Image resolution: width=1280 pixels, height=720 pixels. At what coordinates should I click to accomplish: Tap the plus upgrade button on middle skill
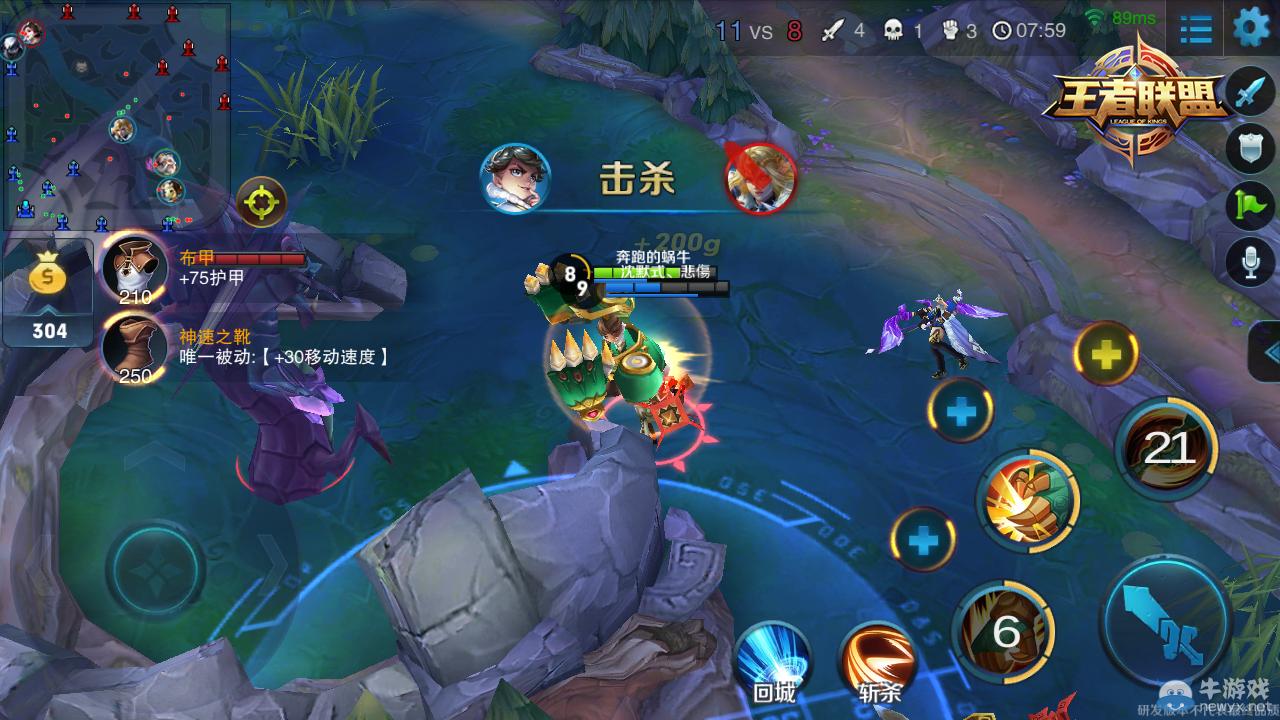tap(960, 412)
